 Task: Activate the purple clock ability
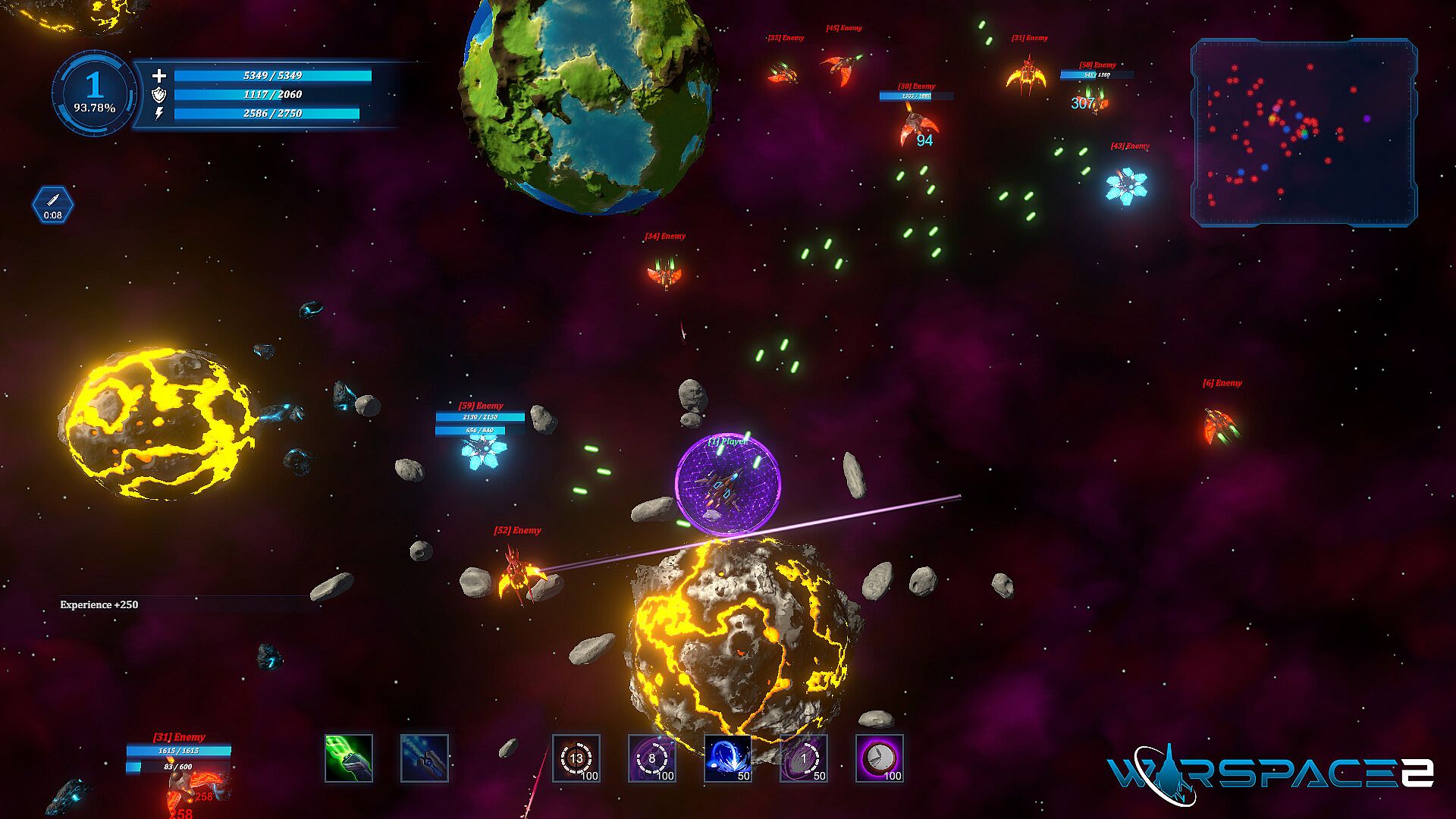tap(880, 758)
